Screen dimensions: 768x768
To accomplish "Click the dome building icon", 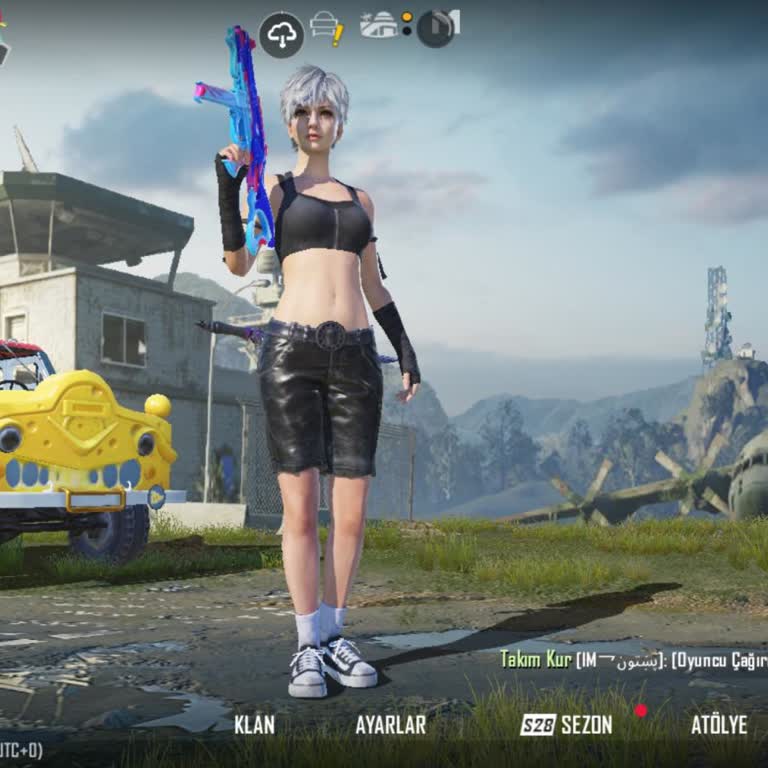I will (x=379, y=25).
